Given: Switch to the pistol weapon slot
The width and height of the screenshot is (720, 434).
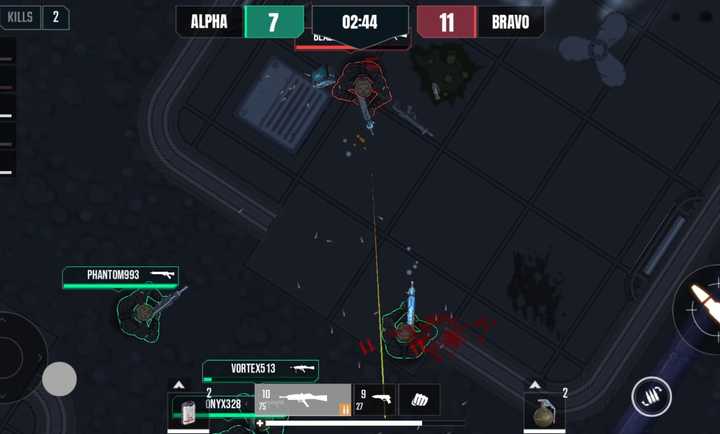Looking at the screenshot, I should click(x=376, y=399).
